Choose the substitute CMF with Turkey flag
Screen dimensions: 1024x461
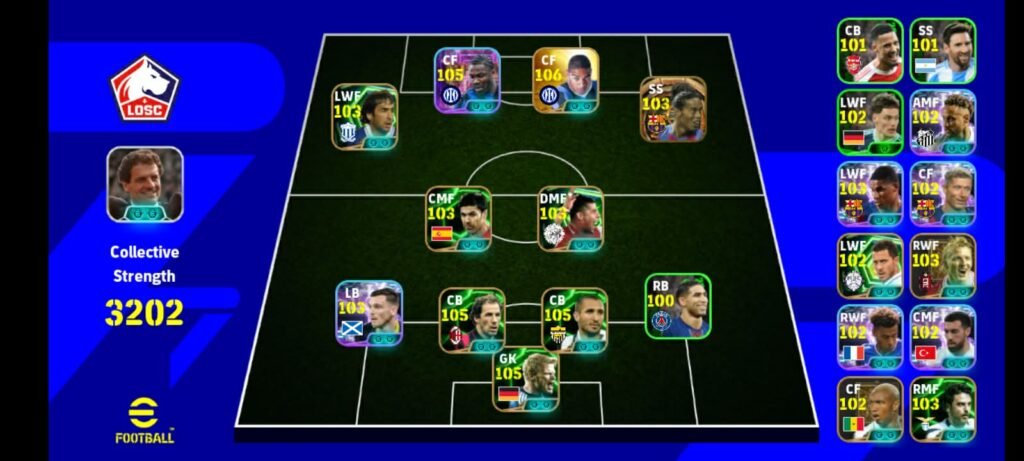943,338
